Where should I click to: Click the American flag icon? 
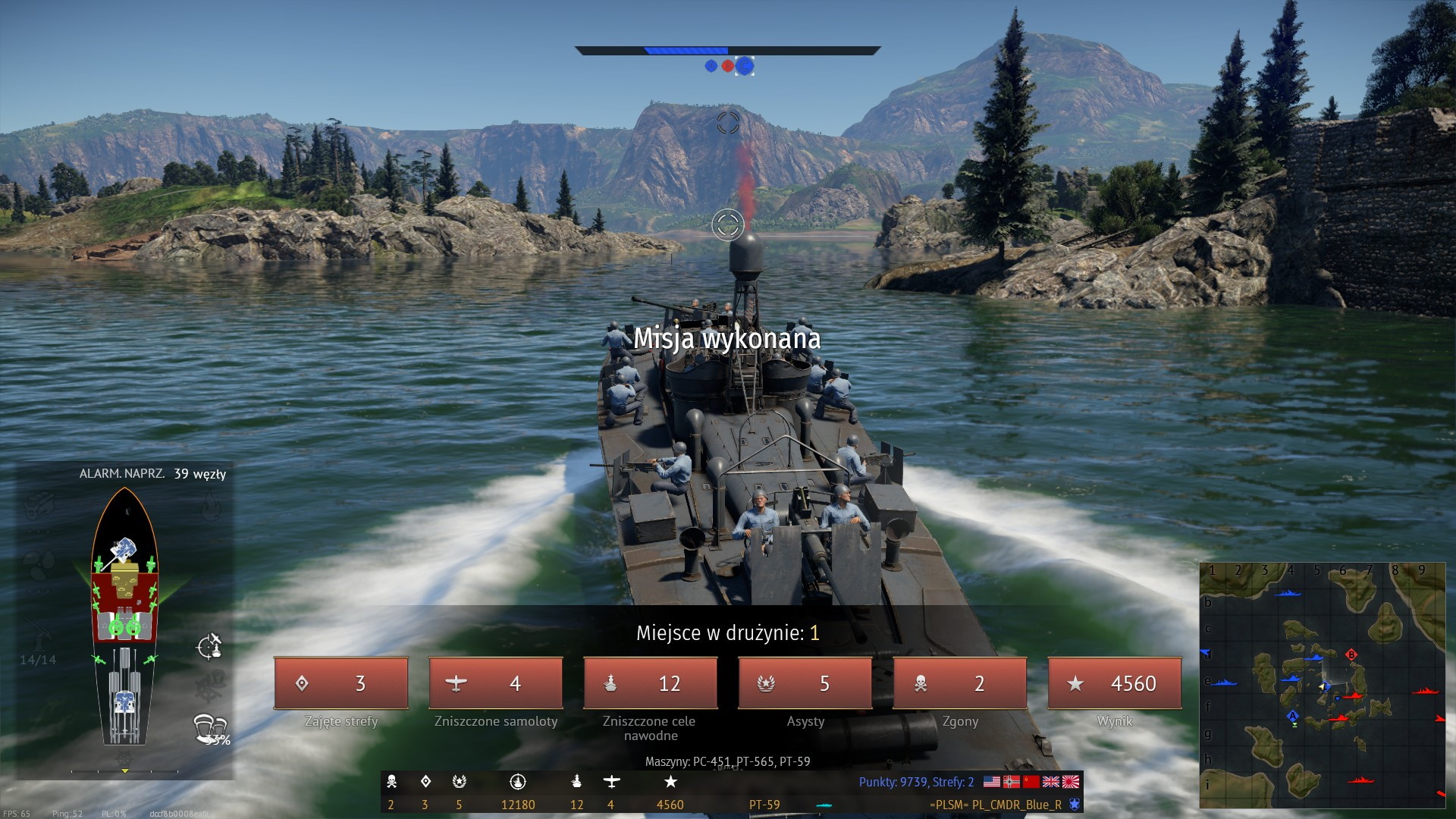[x=991, y=782]
